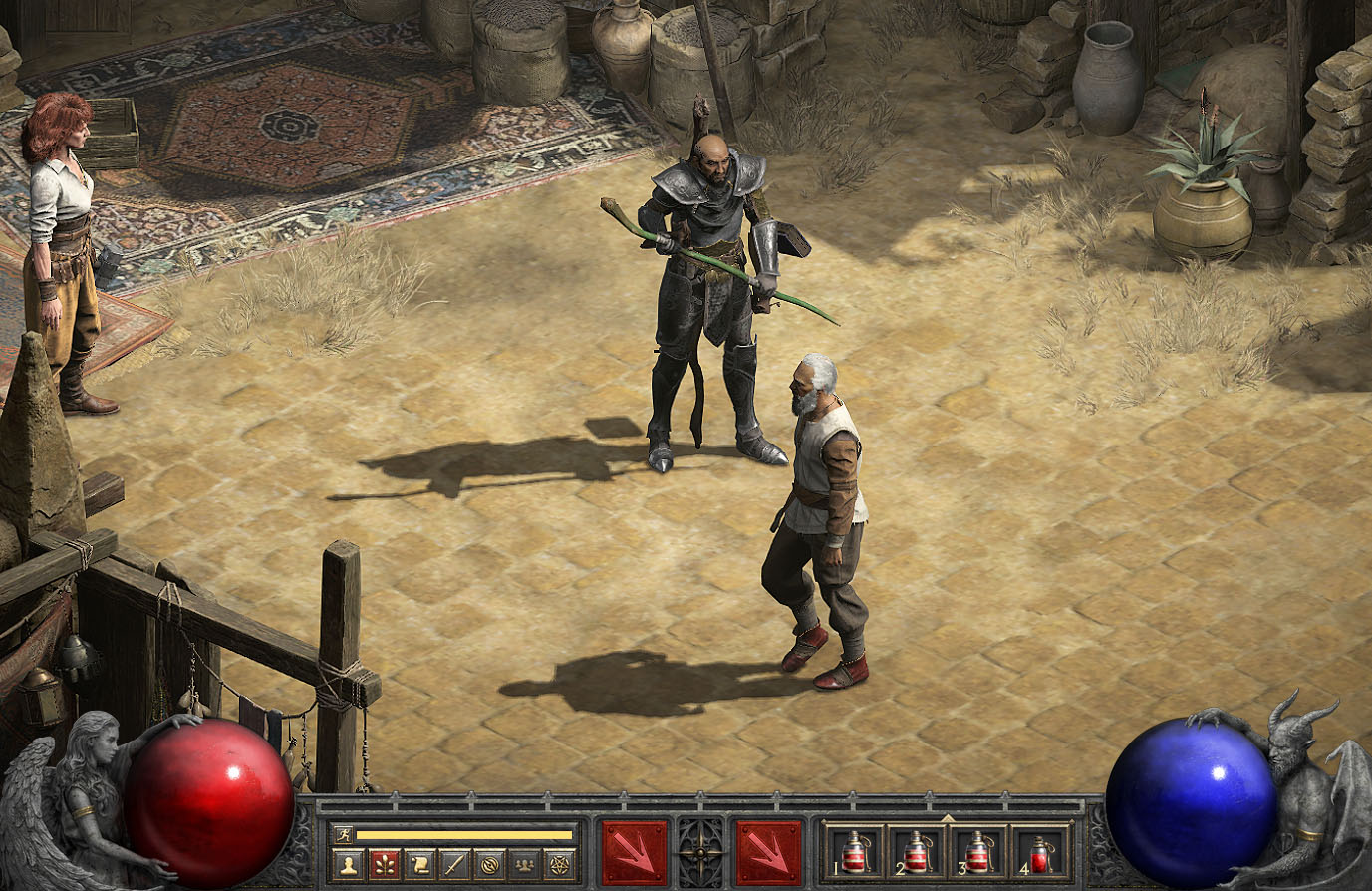Select the left attack skill button
Screen dimensions: 1372x891
(x=635, y=853)
